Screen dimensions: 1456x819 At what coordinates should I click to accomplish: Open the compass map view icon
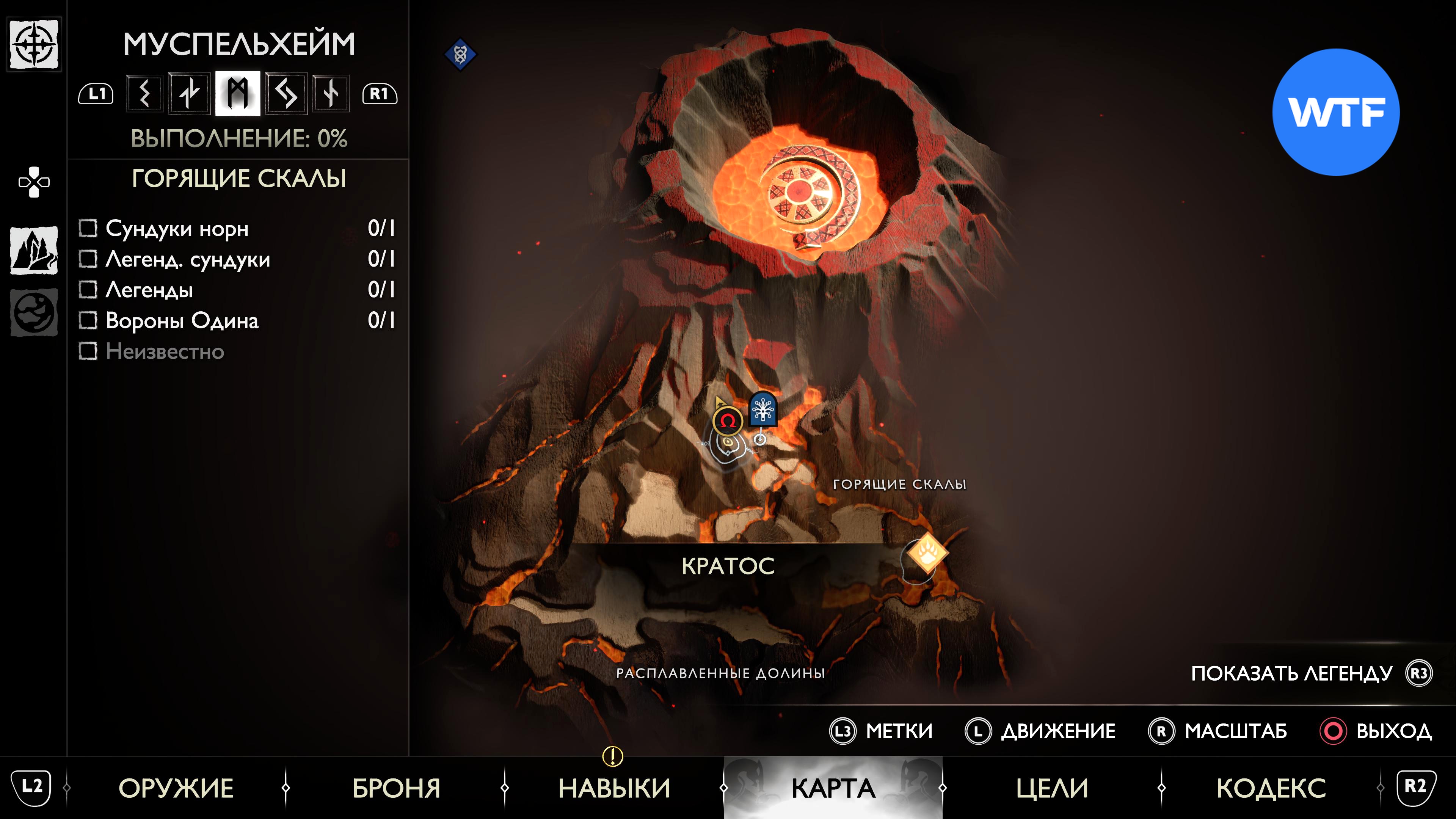tap(34, 44)
